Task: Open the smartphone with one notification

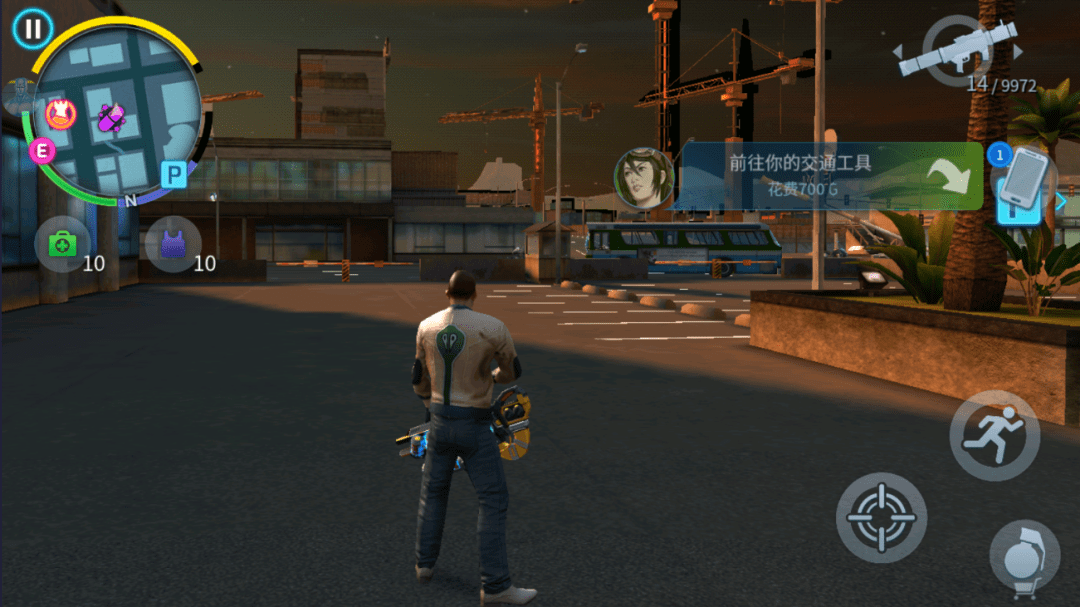Action: pyautogui.click(x=1027, y=184)
